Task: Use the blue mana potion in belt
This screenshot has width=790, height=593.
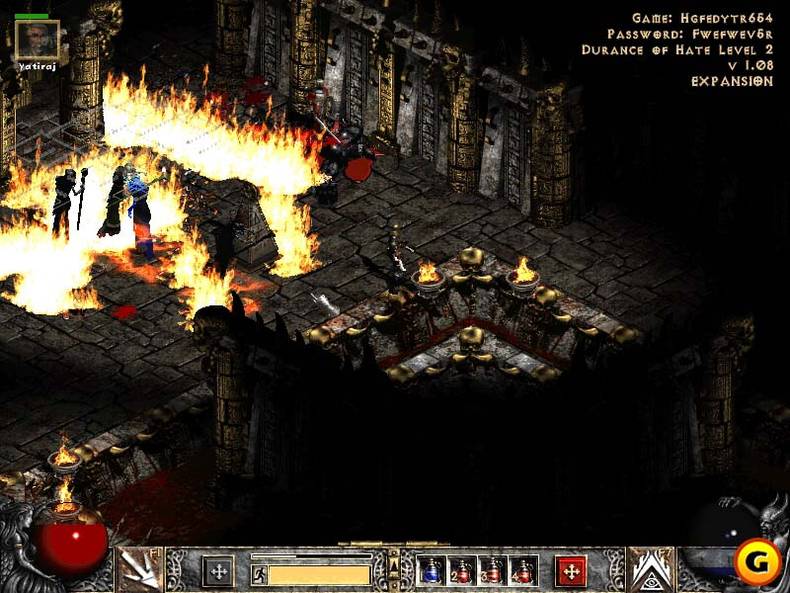Action: (x=432, y=570)
